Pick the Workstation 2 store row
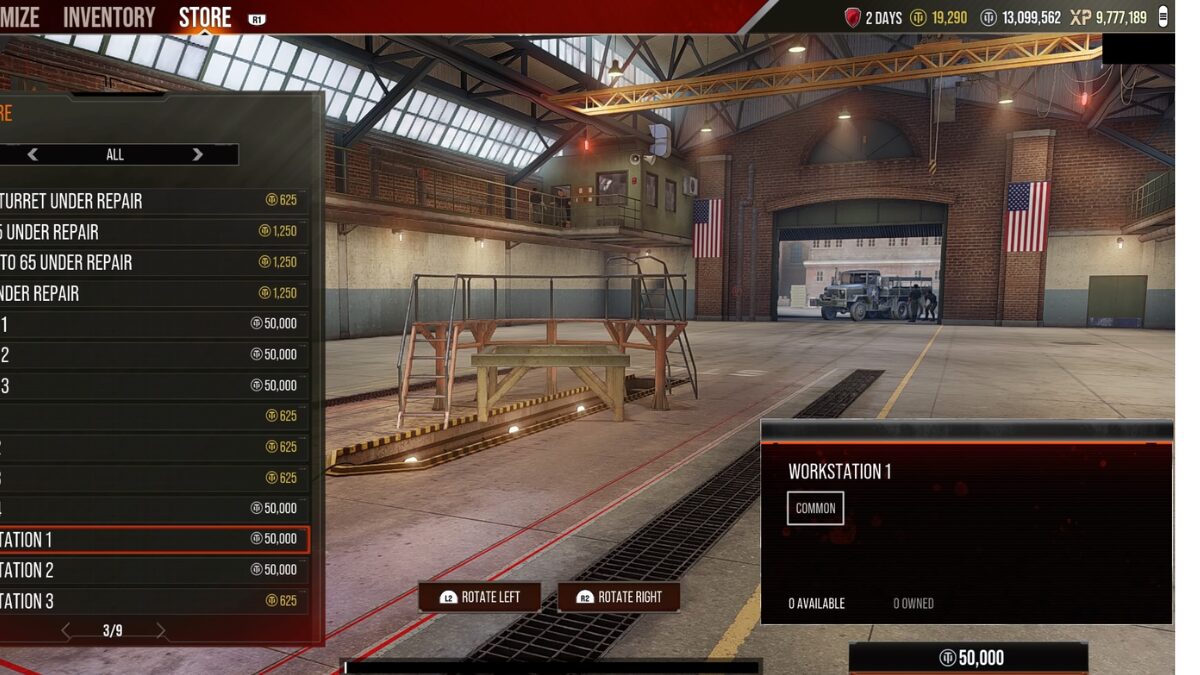The image size is (1200, 675). pos(150,570)
